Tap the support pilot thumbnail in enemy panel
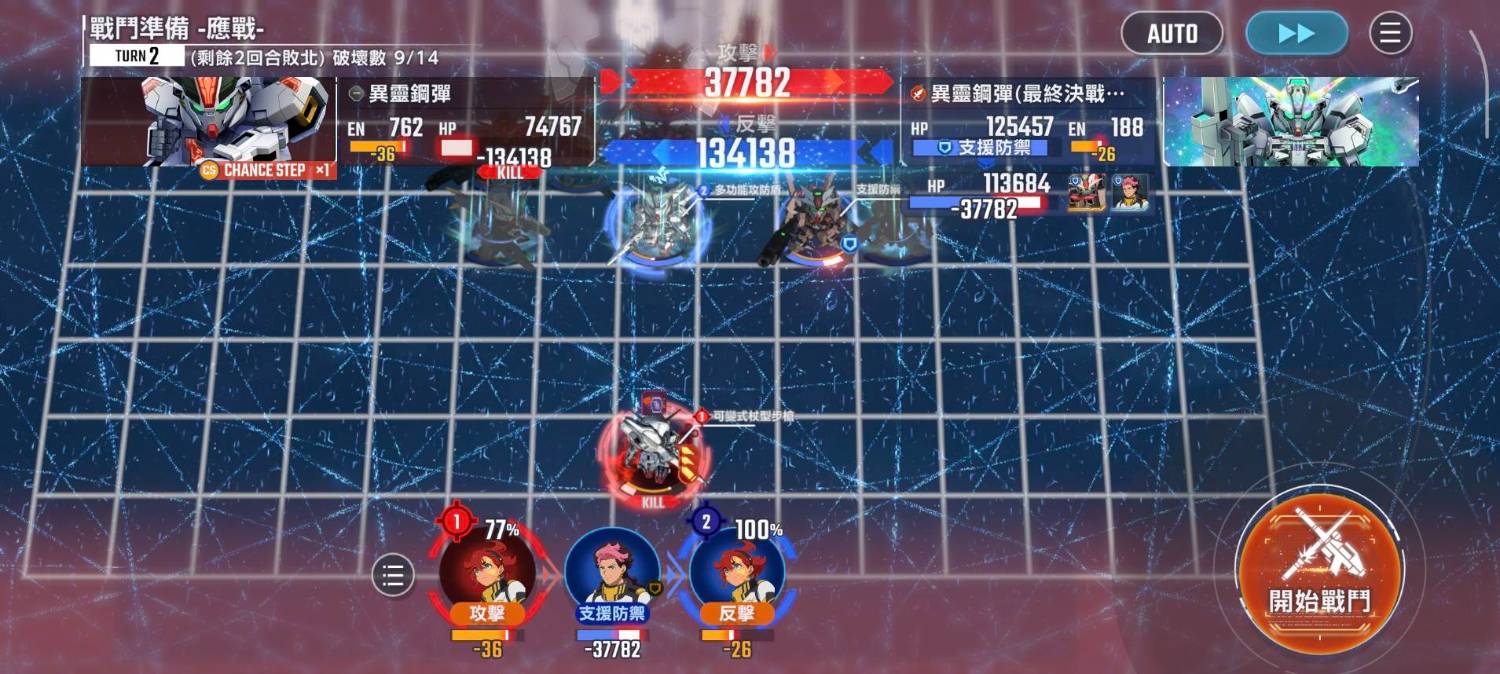Viewport: 1500px width, 674px height. click(1130, 192)
